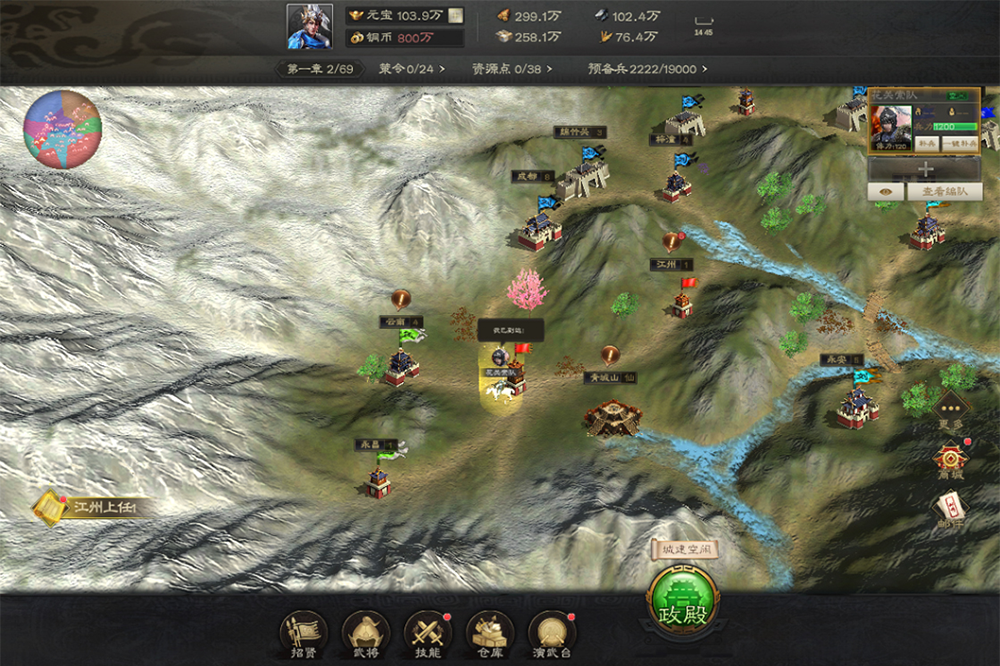This screenshot has height=666, width=1000.
Task: Open the 江州上任 quest tracker
Action: 95,508
